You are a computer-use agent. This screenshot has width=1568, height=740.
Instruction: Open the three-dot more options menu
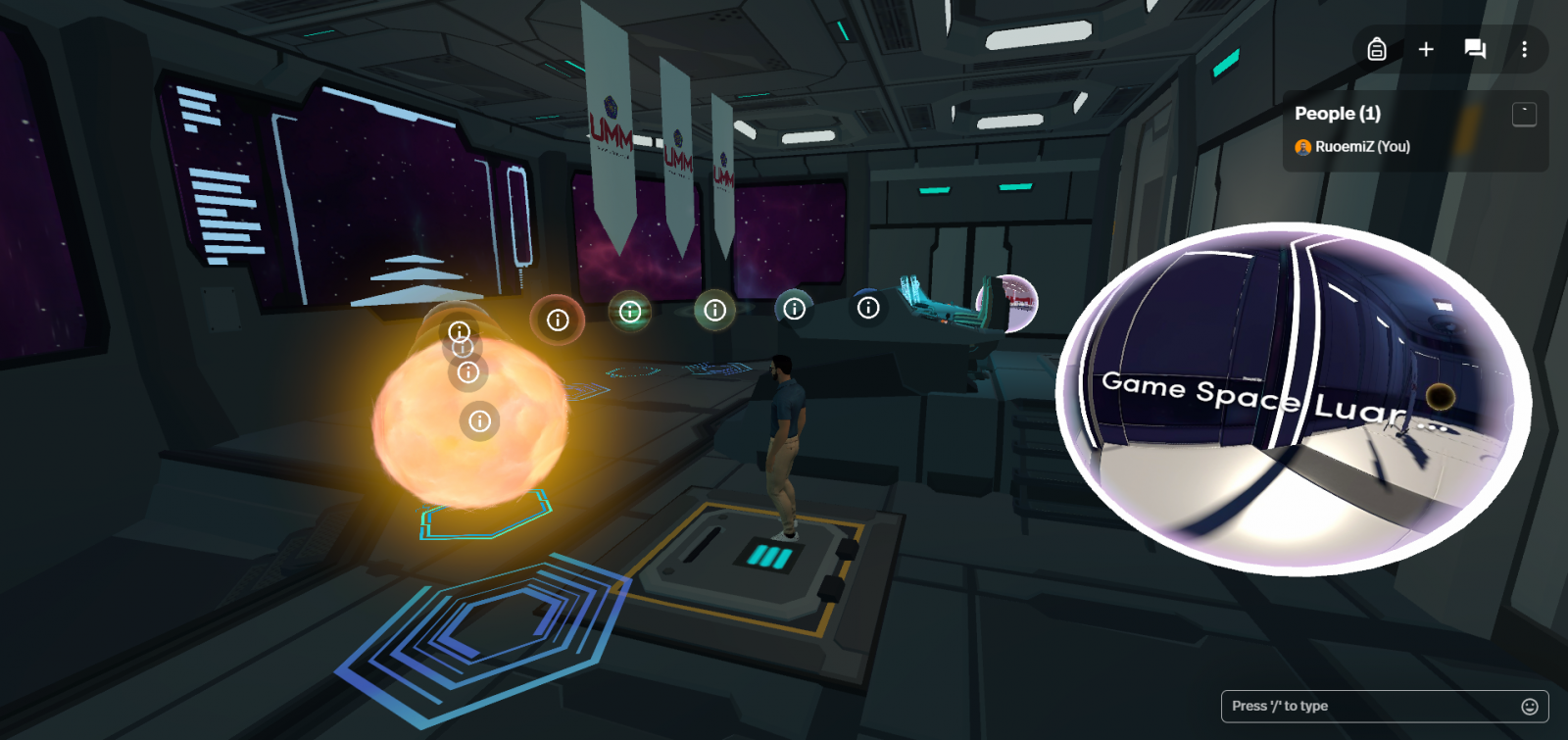tap(1524, 49)
